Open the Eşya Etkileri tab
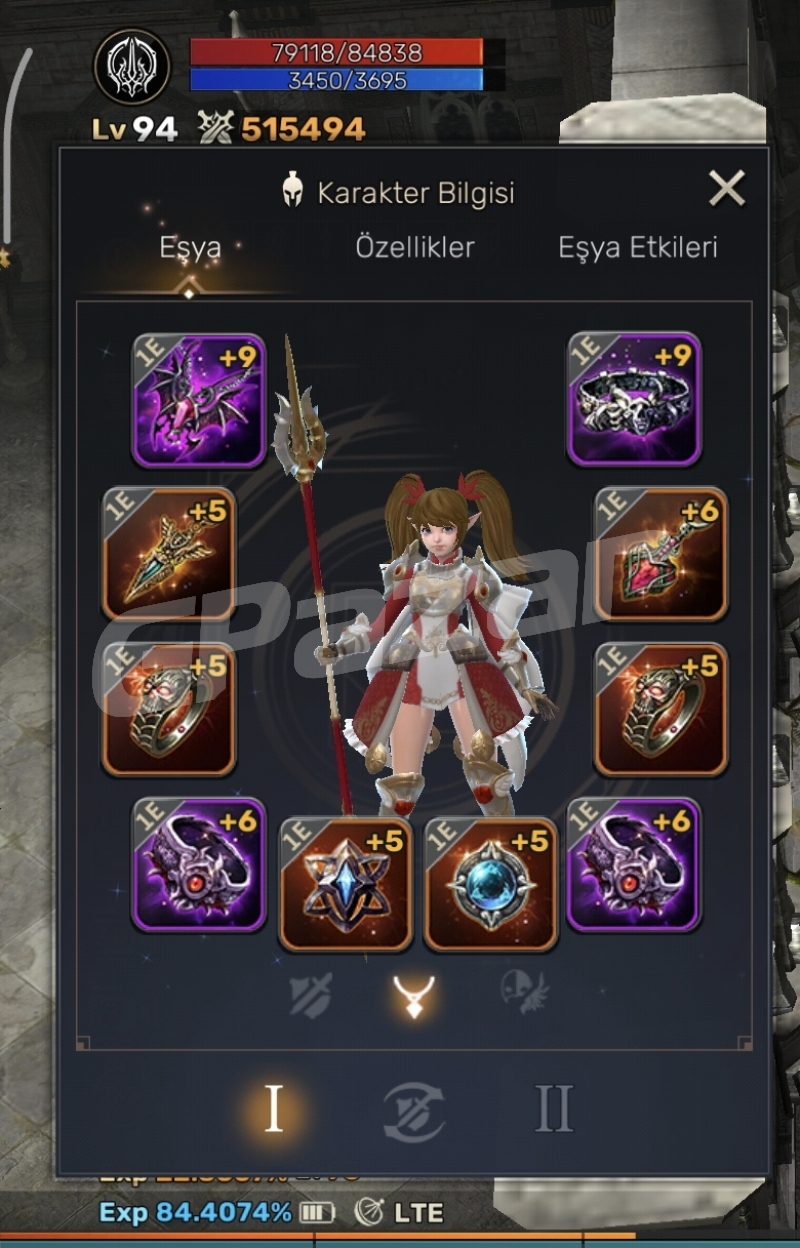The height and width of the screenshot is (1248, 800). click(637, 248)
